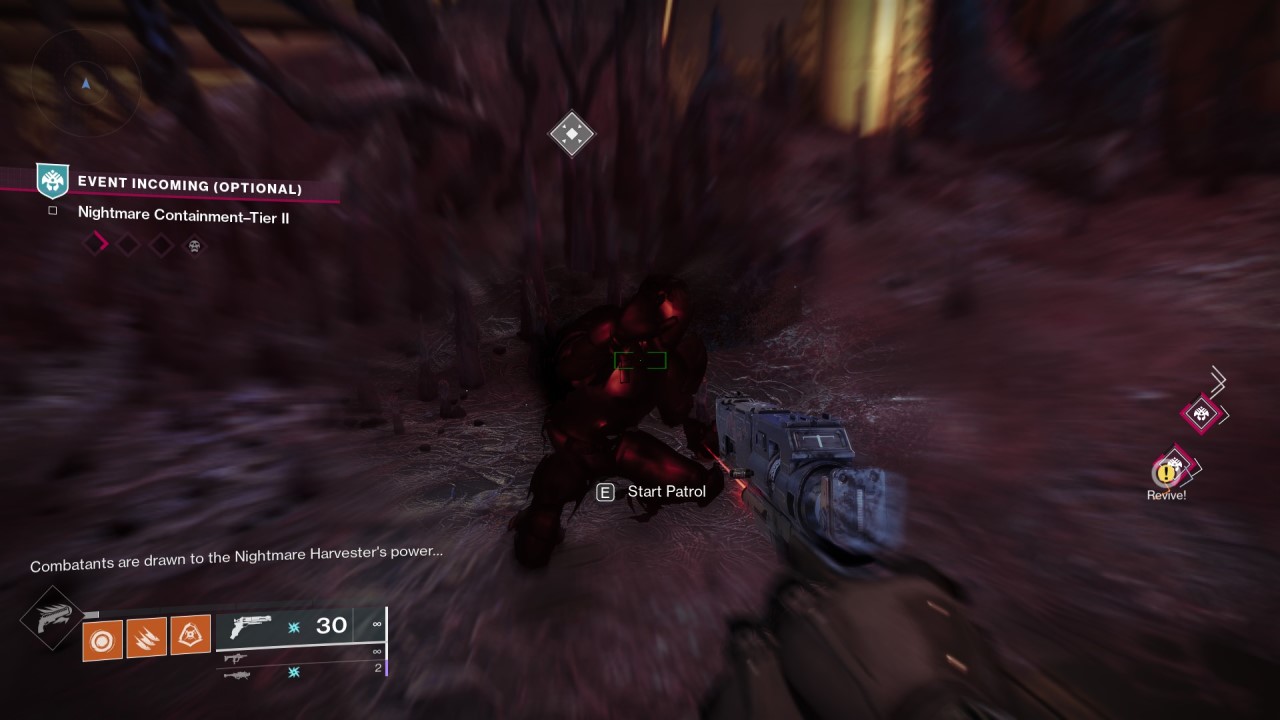Toggle the second tier progress diamond
1280x720 pixels.
[128, 242]
